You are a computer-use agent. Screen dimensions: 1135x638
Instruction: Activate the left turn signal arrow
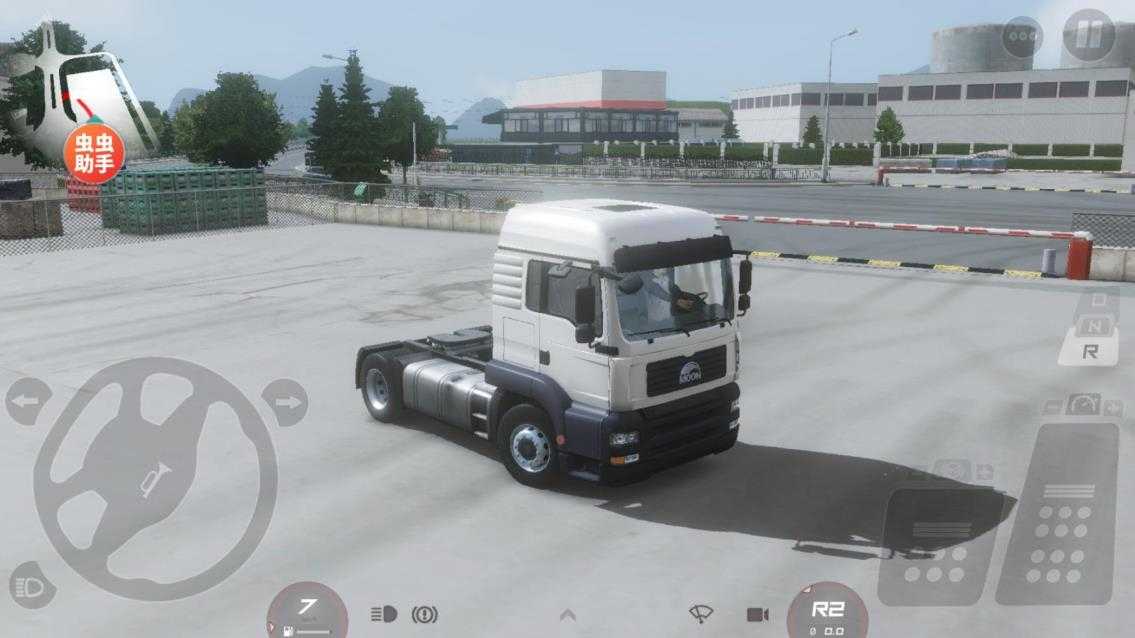coord(28,402)
